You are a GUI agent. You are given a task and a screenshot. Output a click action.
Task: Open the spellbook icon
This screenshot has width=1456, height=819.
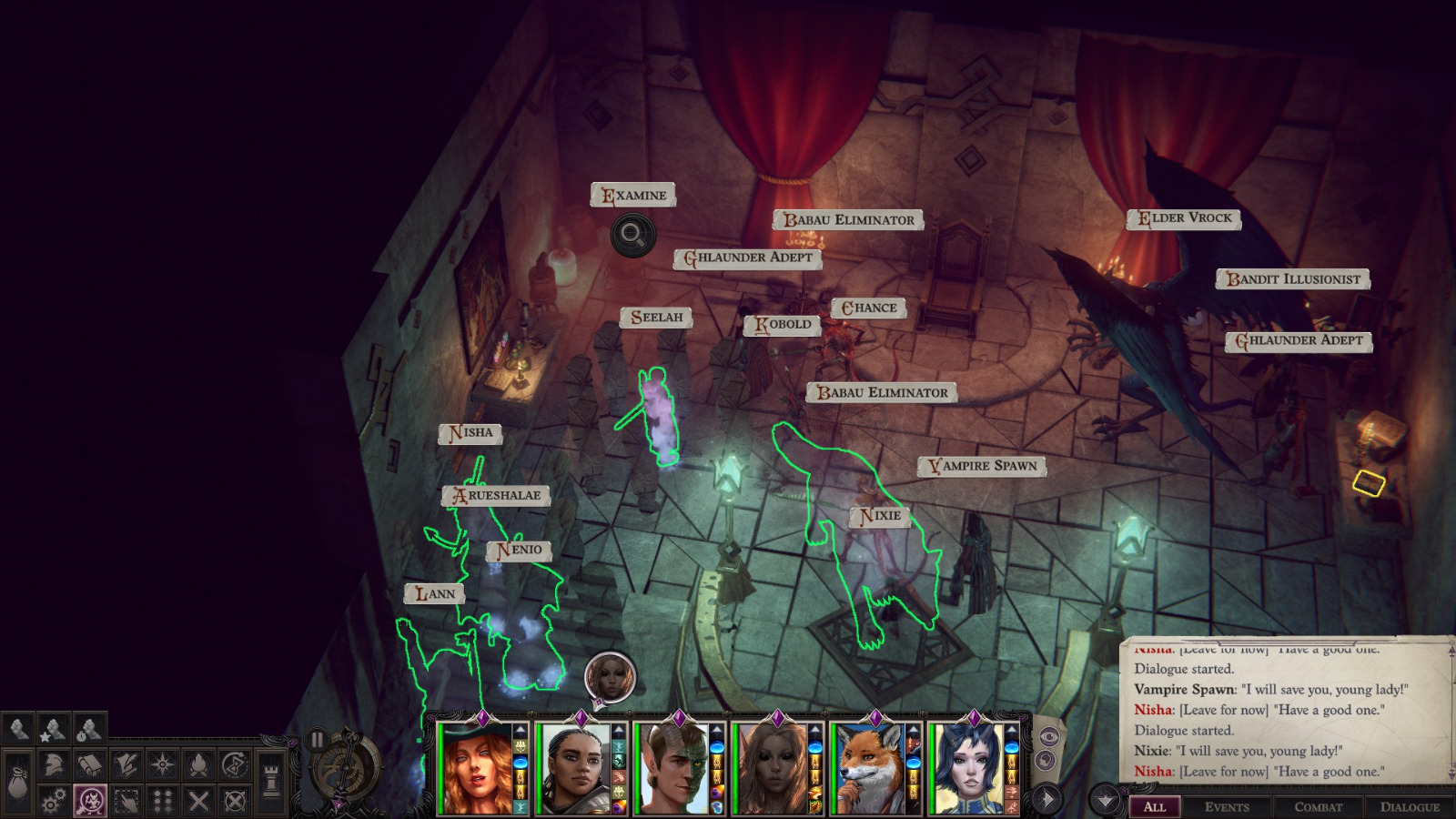[x=89, y=764]
